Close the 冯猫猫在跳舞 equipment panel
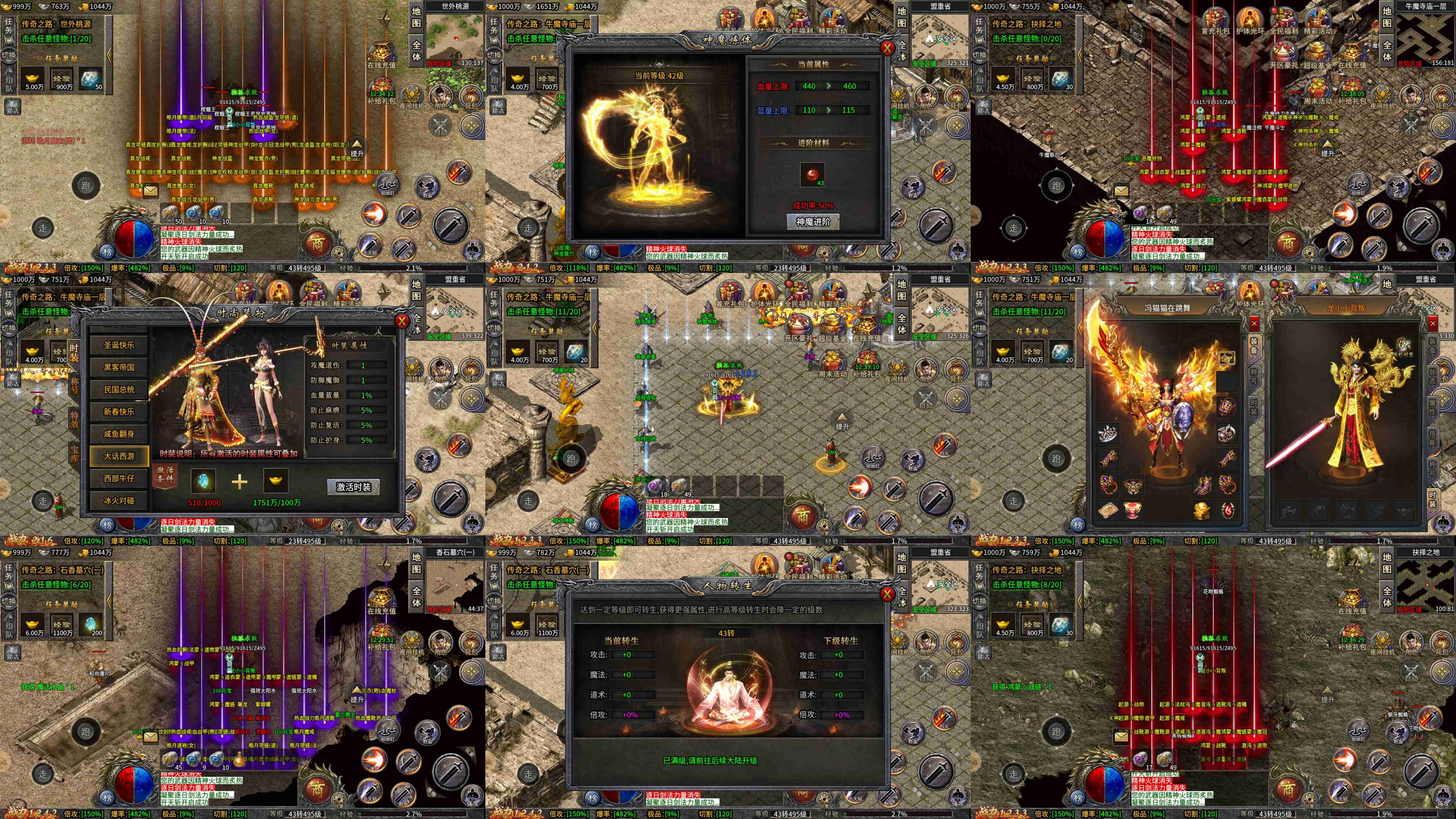Image resolution: width=1456 pixels, height=819 pixels. pyautogui.click(x=1254, y=324)
